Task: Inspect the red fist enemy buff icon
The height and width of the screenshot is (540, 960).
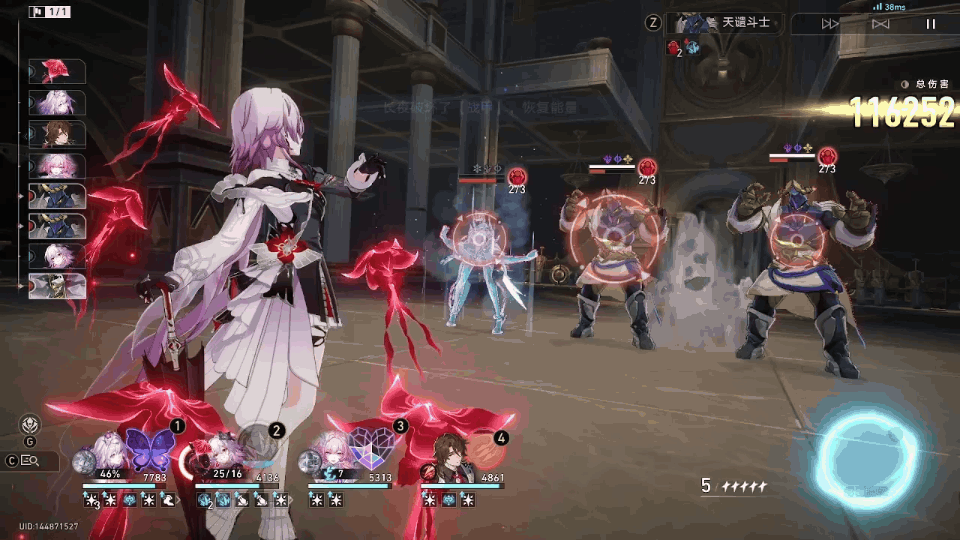Action: point(674,47)
